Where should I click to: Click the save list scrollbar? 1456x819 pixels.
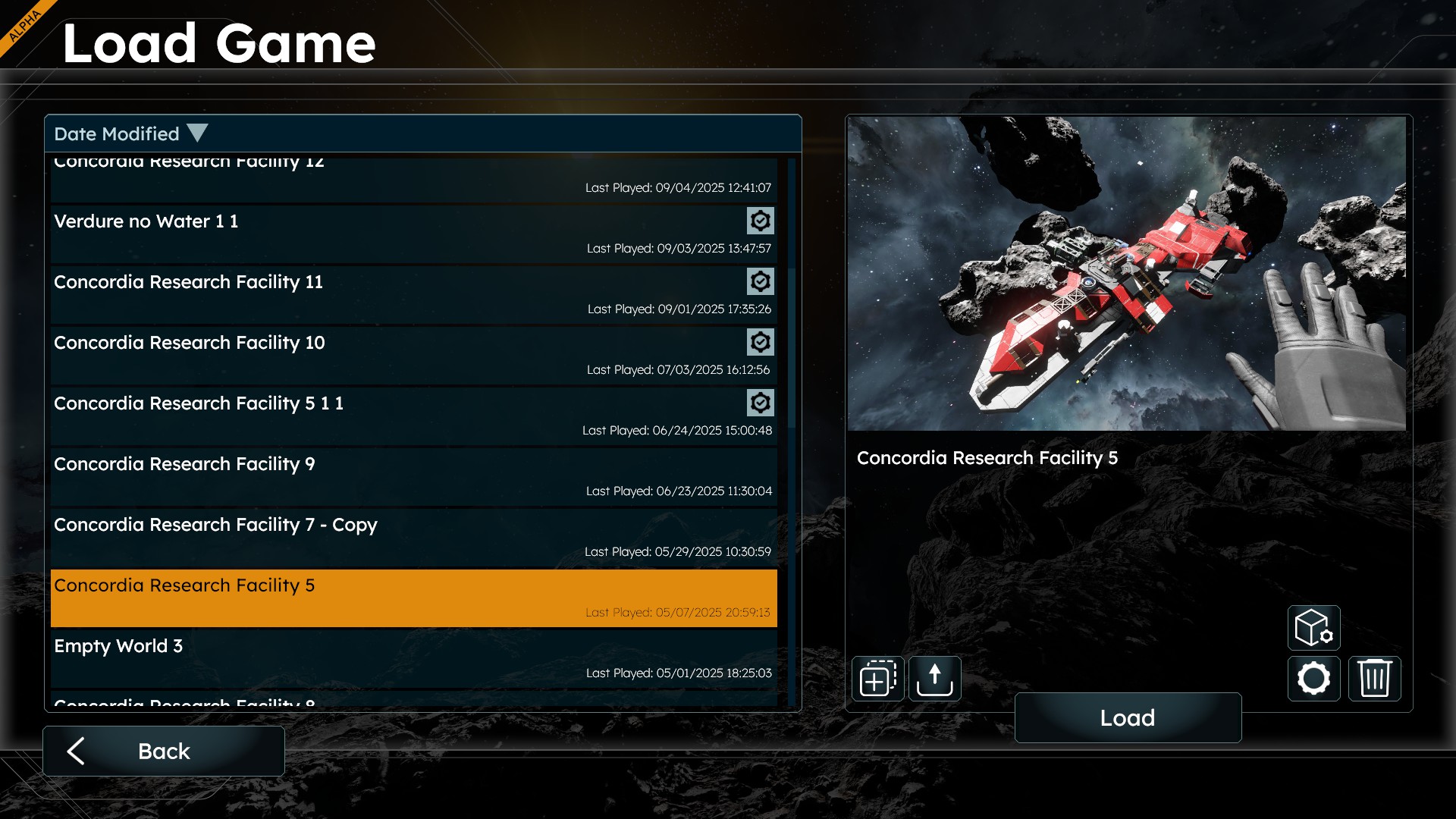point(792,349)
